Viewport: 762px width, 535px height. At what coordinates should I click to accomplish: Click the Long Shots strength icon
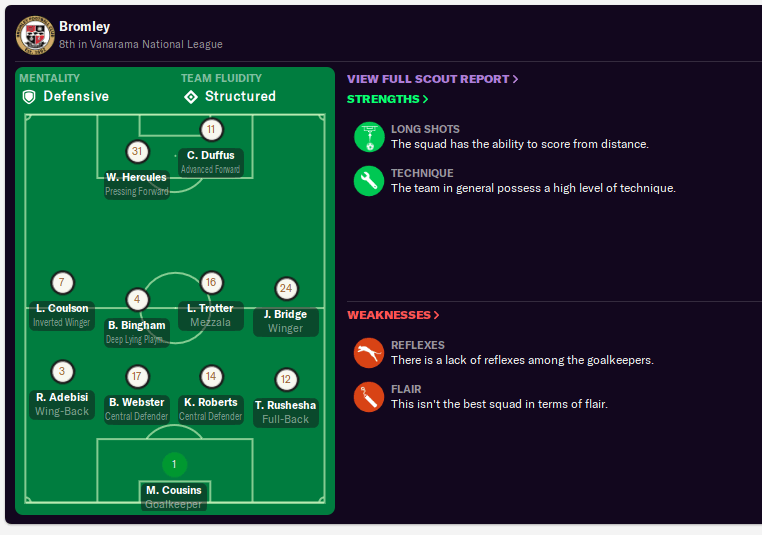369,137
